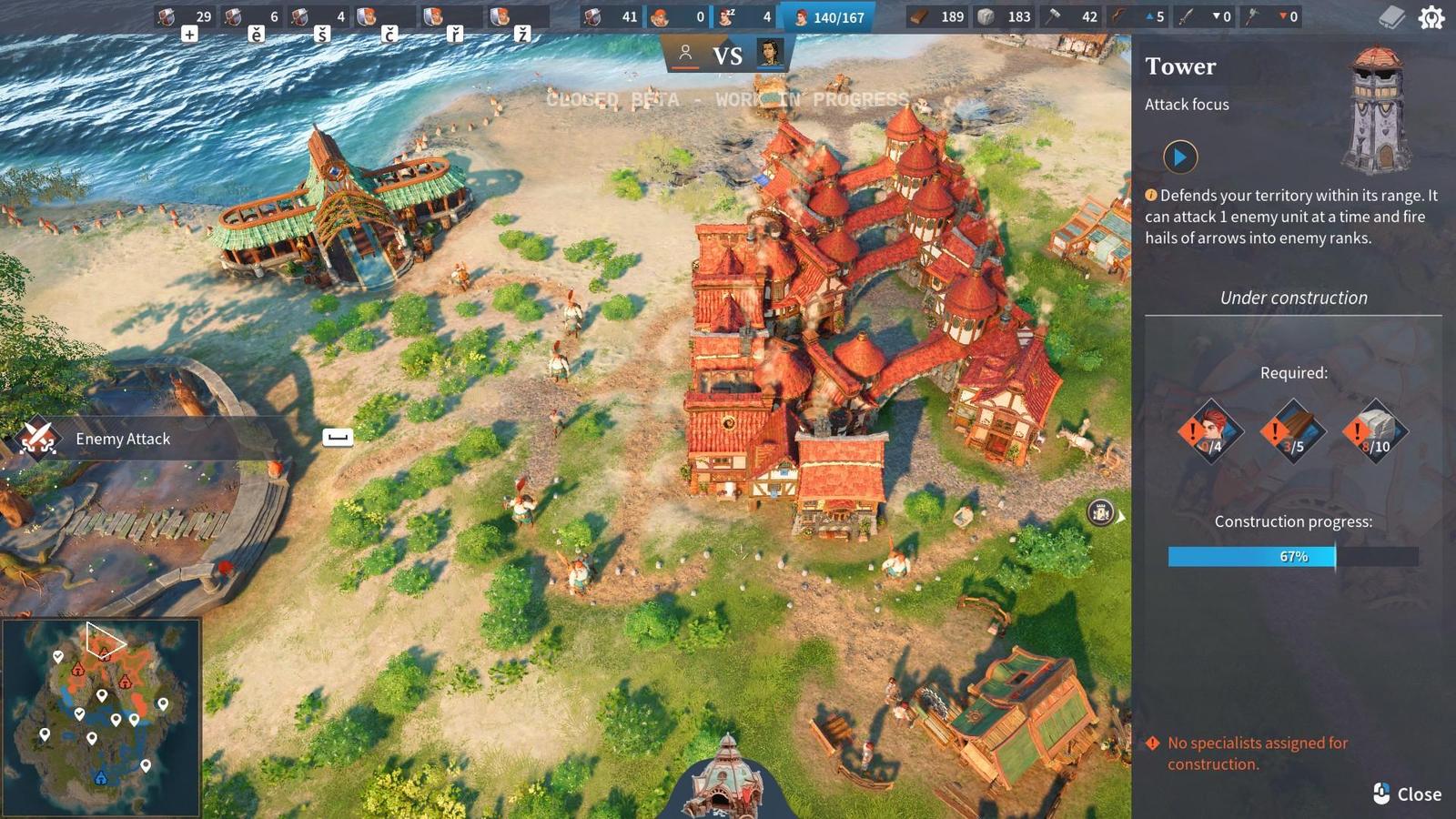Viewport: 1456px width, 819px height.
Task: Click the bow priority up arrow
Action: (1148, 15)
